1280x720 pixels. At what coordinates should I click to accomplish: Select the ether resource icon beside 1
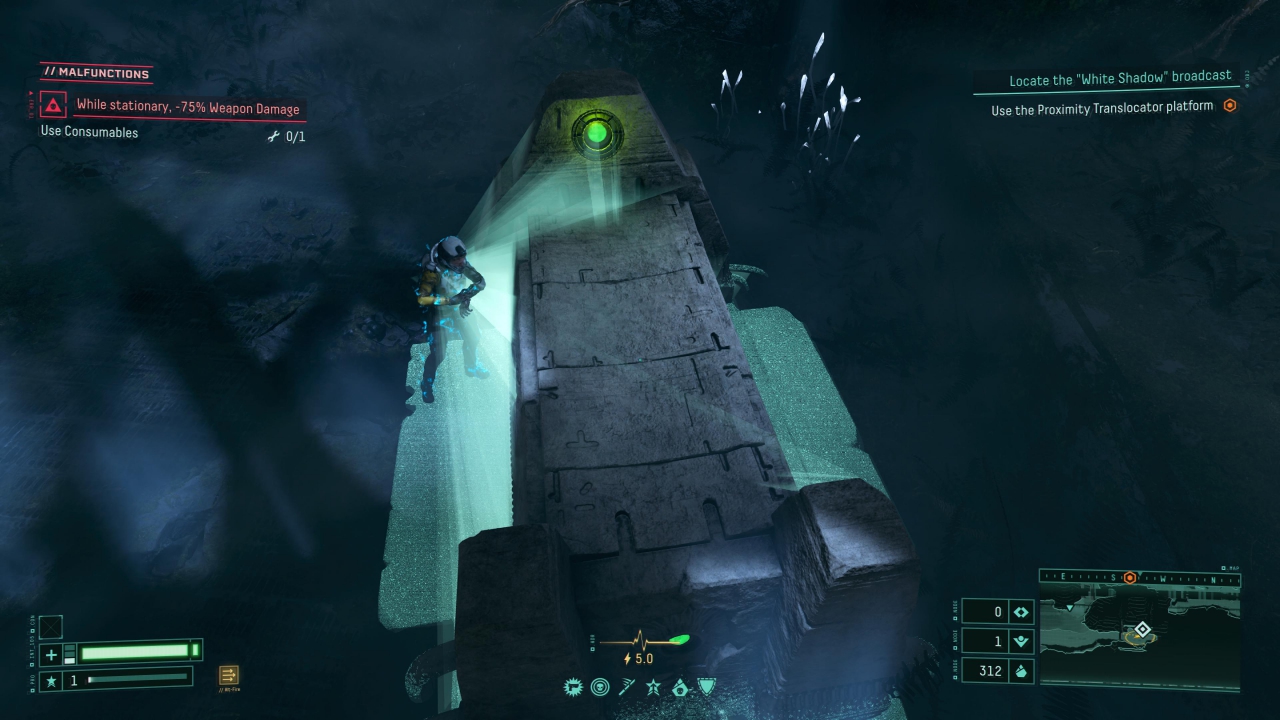click(x=1021, y=642)
